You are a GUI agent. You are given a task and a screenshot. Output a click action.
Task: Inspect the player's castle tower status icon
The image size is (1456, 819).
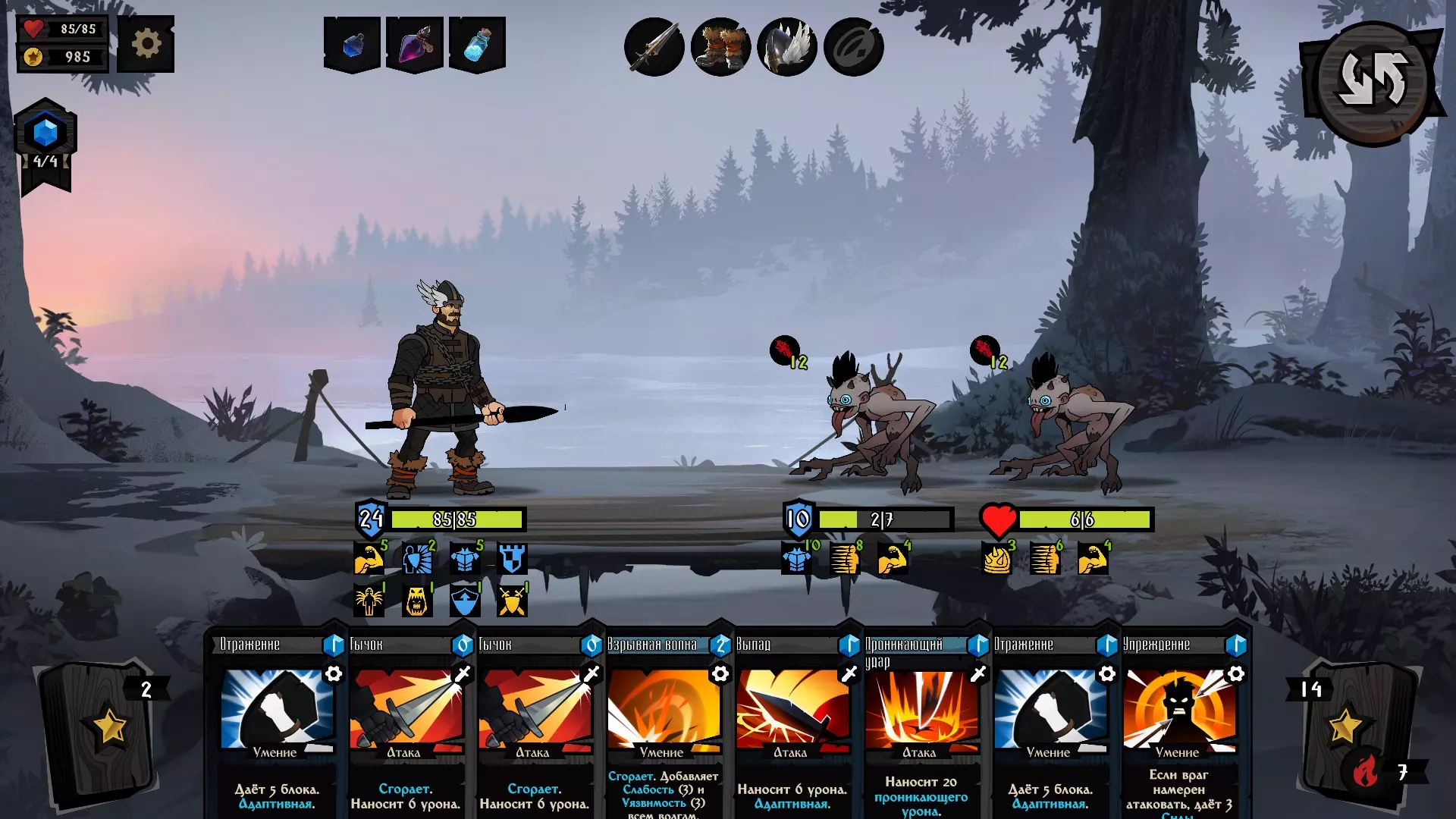[x=512, y=559]
